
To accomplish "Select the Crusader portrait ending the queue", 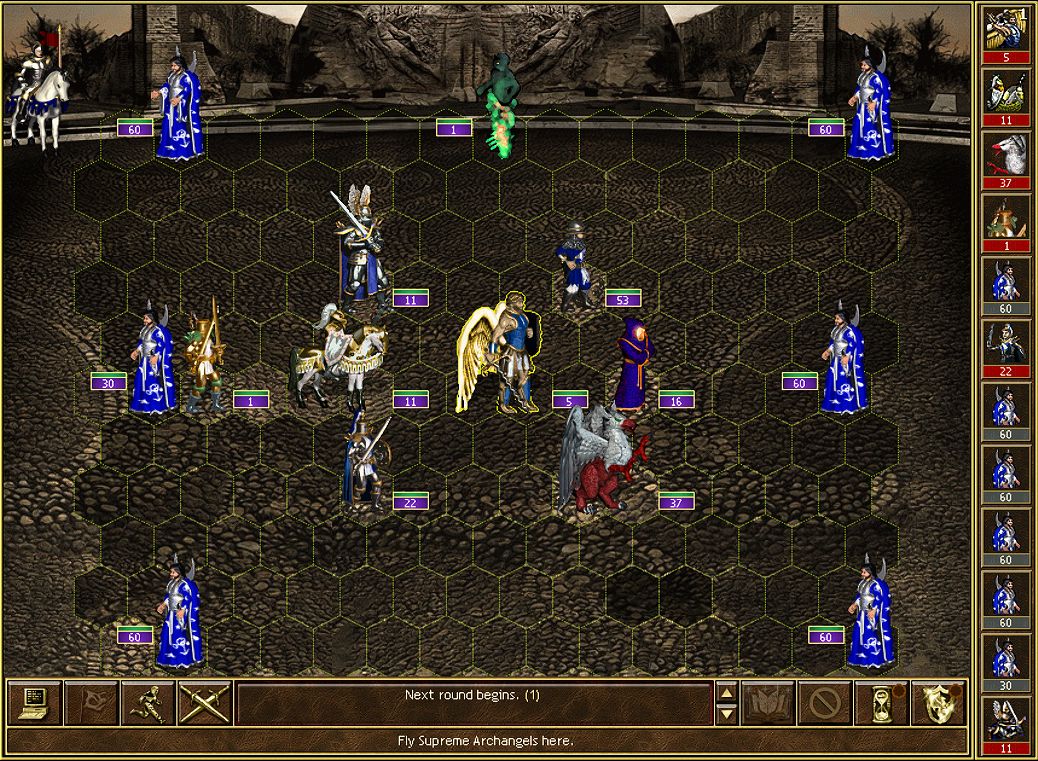I will pos(1005,720).
